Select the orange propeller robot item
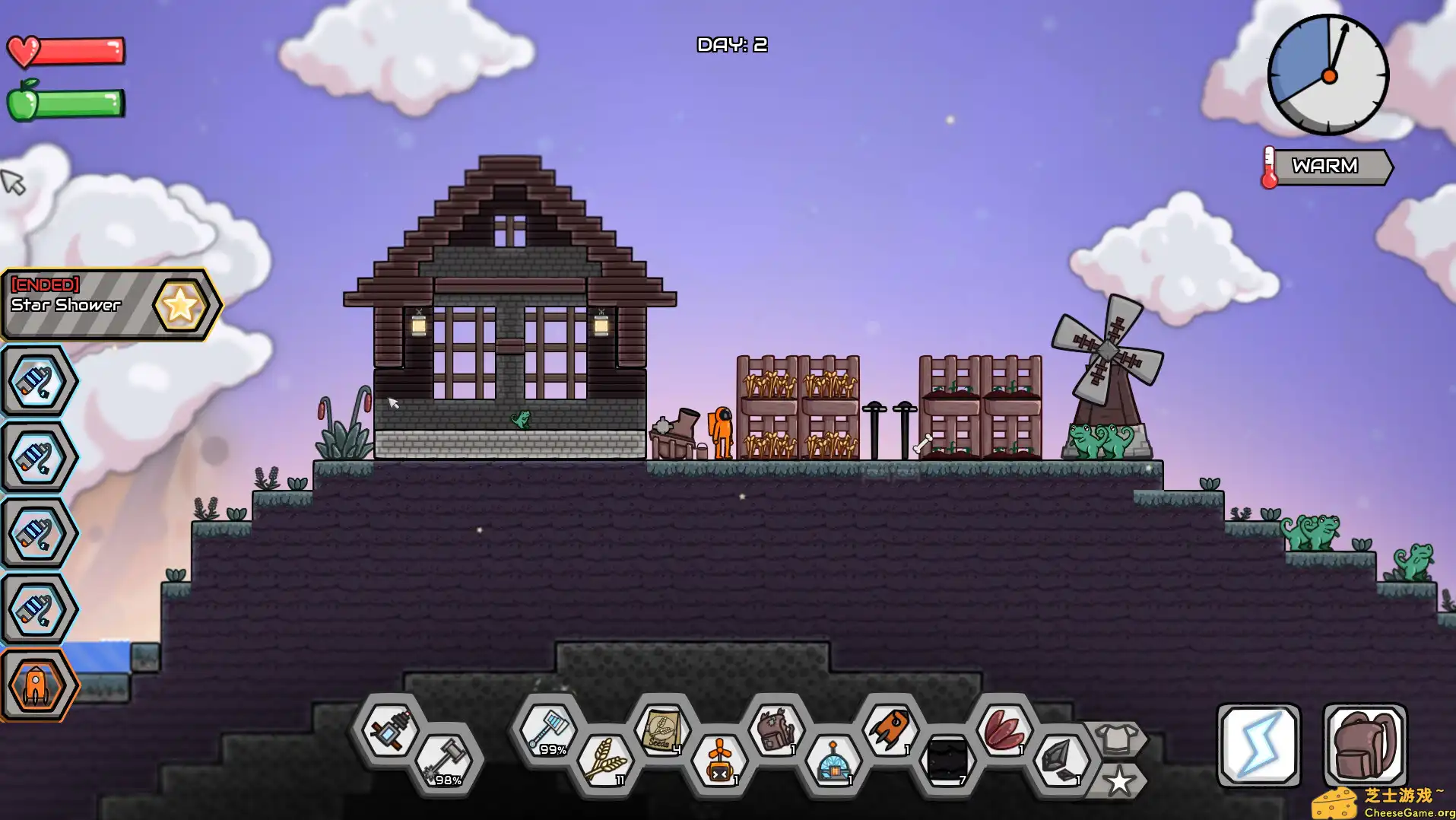 pyautogui.click(x=719, y=761)
